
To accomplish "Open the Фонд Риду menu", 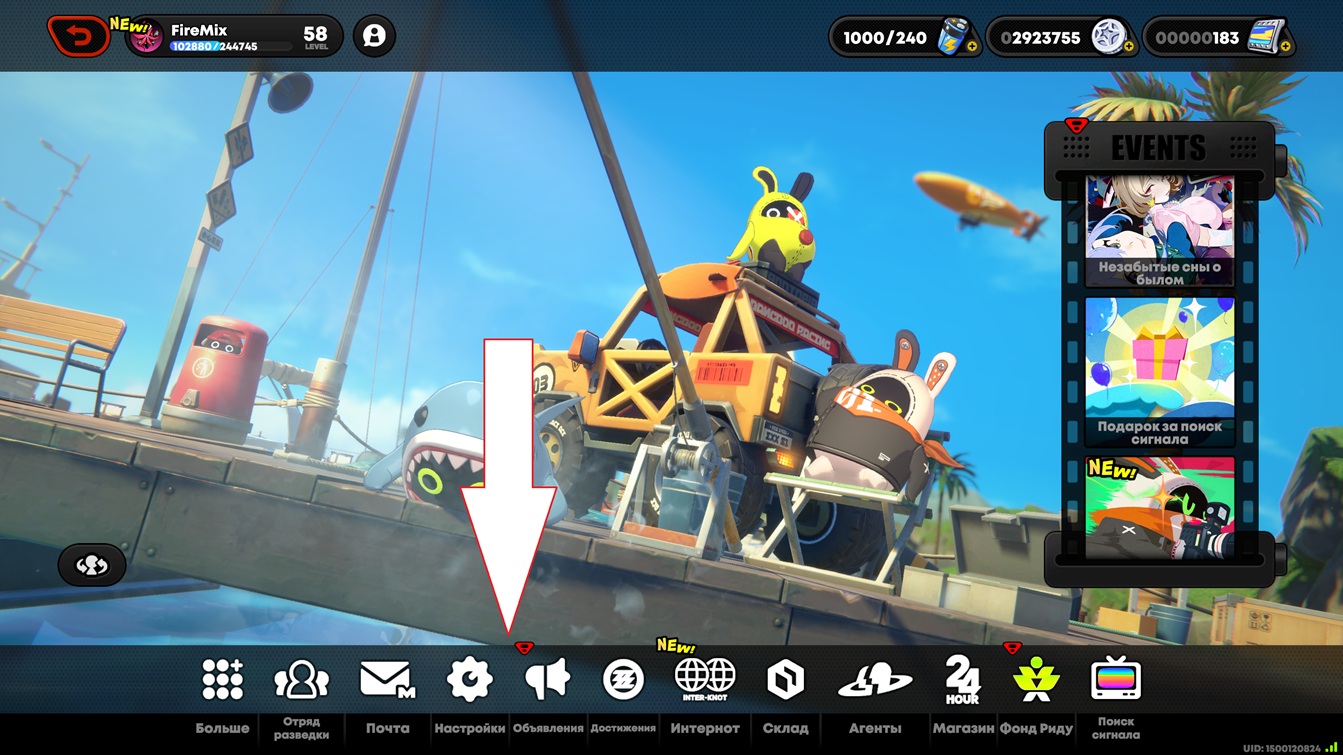I will click(1036, 680).
